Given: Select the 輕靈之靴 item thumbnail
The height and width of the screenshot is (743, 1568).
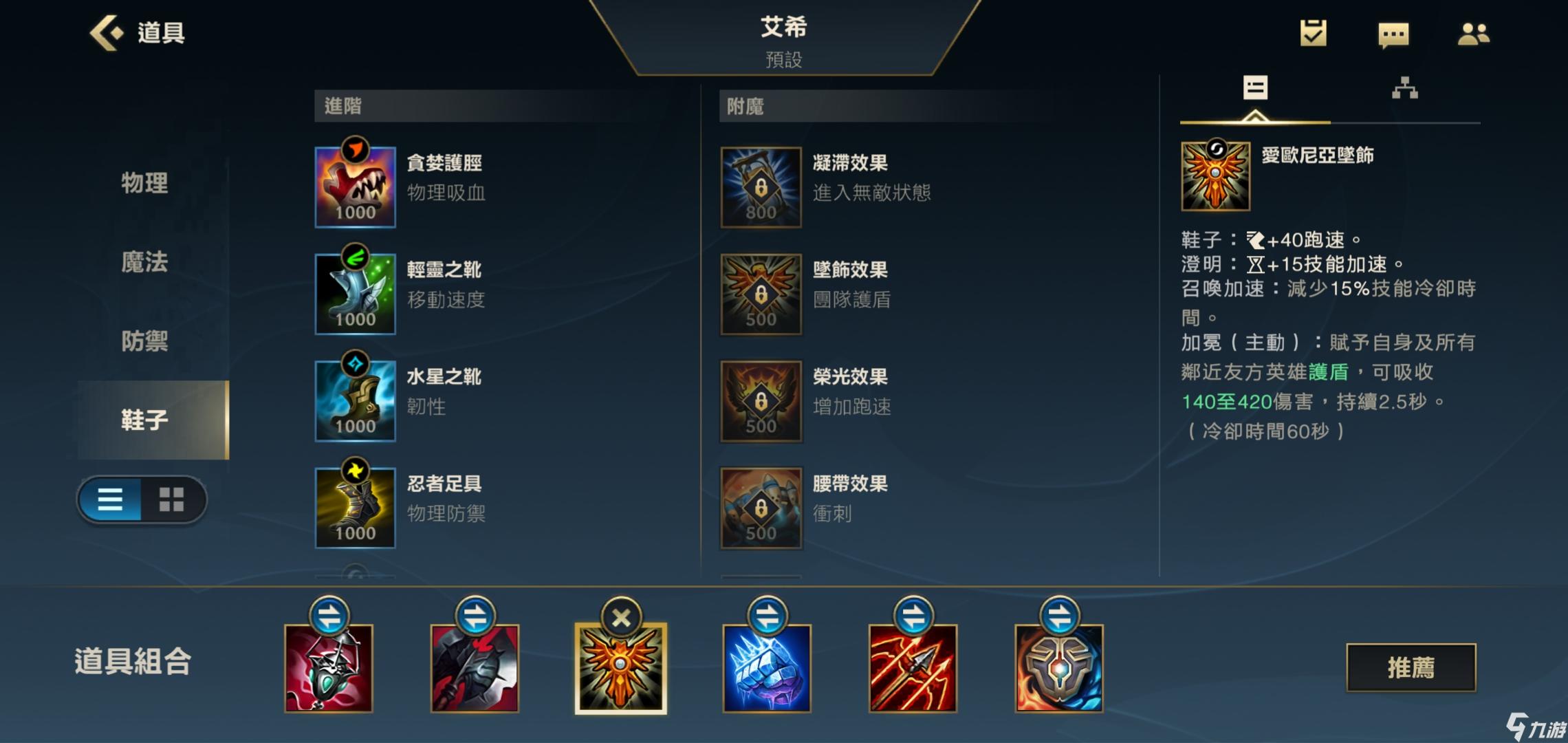Looking at the screenshot, I should click(355, 290).
